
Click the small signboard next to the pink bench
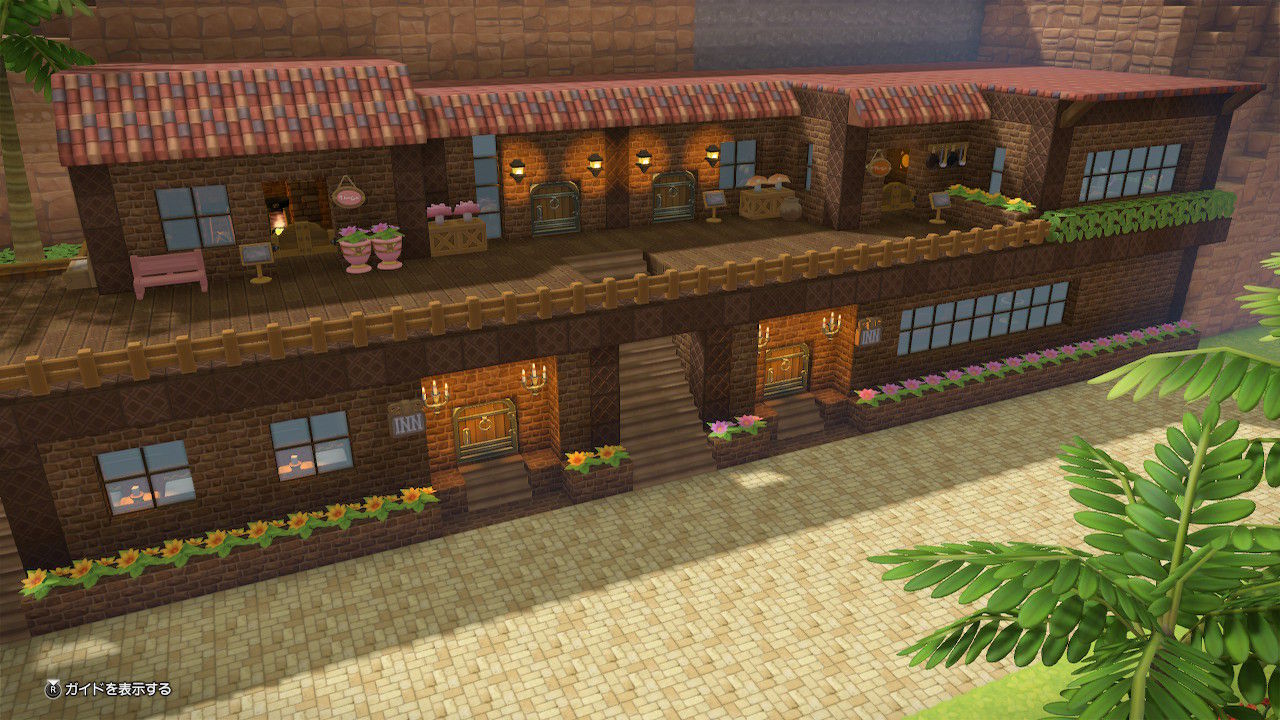tap(257, 255)
